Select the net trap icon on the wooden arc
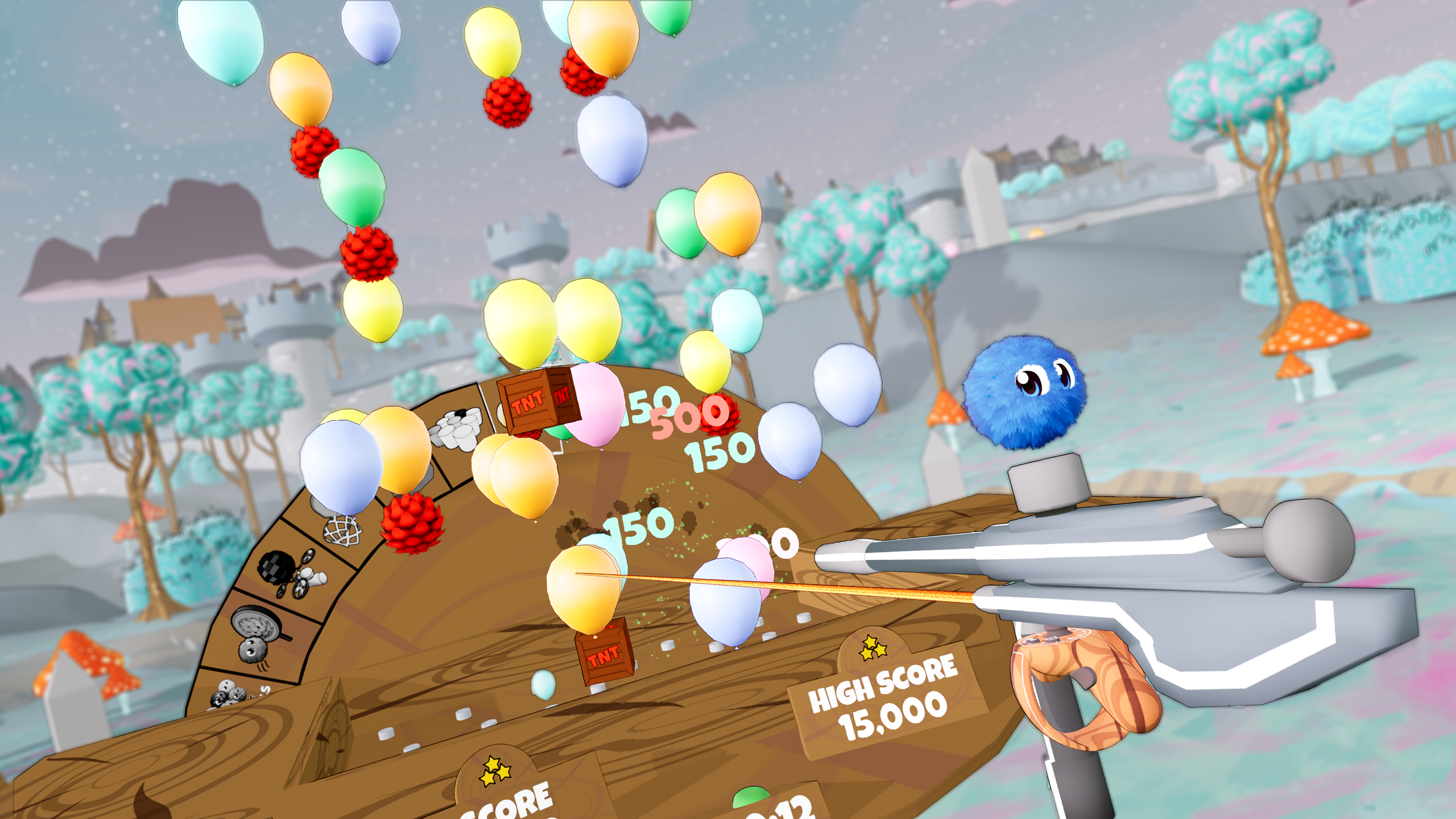The width and height of the screenshot is (1456, 819). click(x=342, y=531)
